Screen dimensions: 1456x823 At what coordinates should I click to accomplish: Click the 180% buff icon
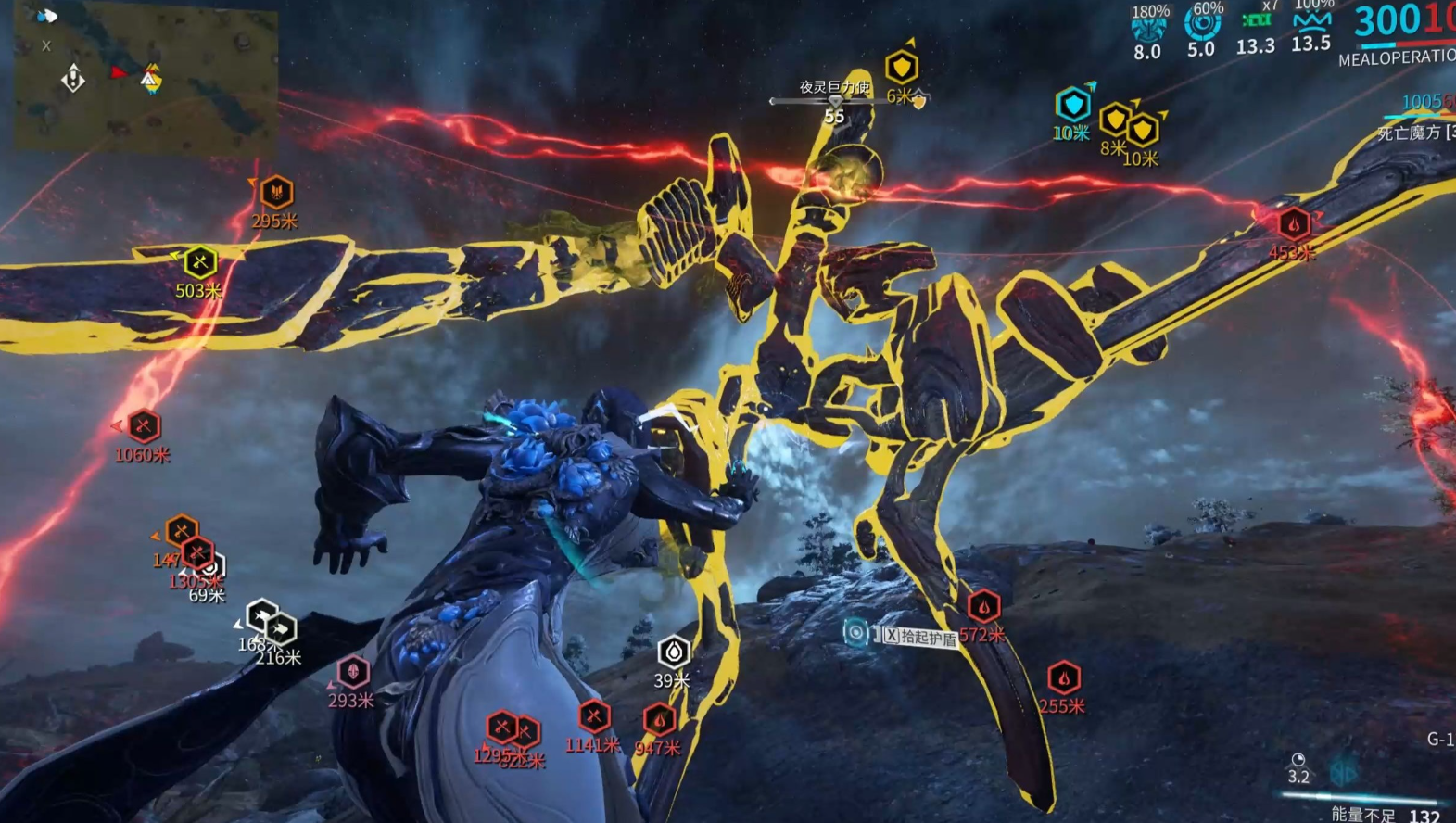click(x=1148, y=28)
